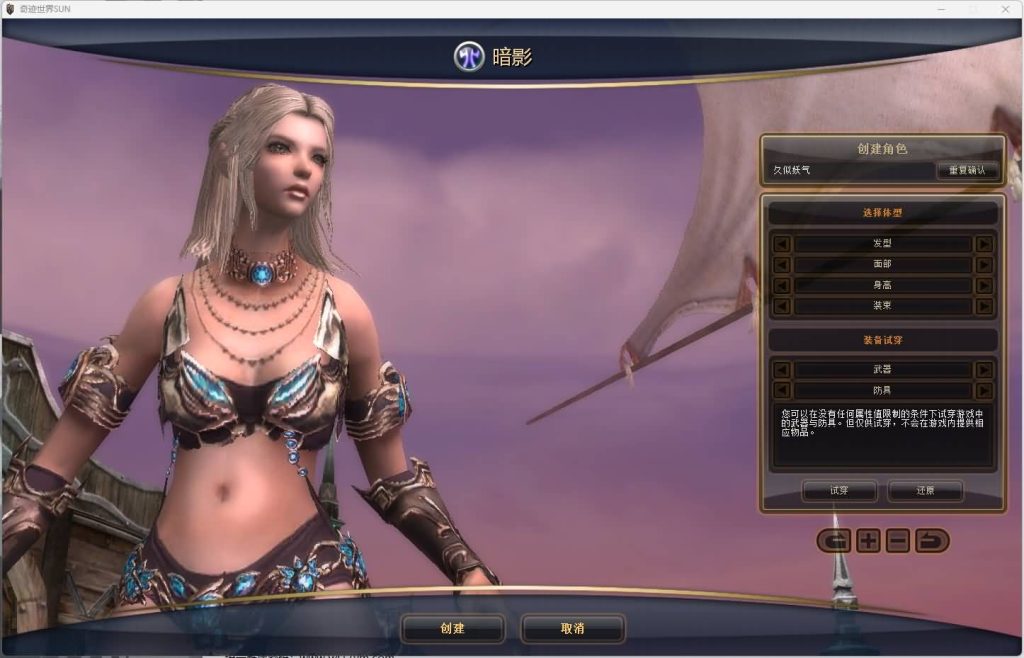Select next 装束 outfit option
This screenshot has width=1024, height=658.
tap(984, 306)
